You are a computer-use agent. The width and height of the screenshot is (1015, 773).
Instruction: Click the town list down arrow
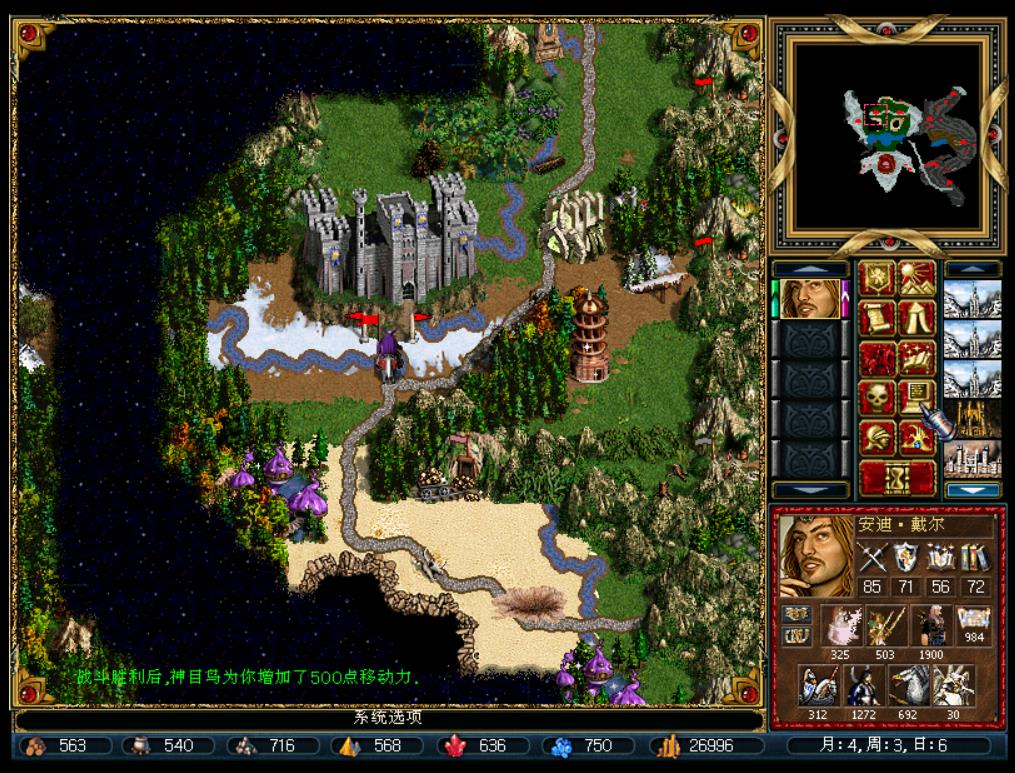(x=972, y=490)
